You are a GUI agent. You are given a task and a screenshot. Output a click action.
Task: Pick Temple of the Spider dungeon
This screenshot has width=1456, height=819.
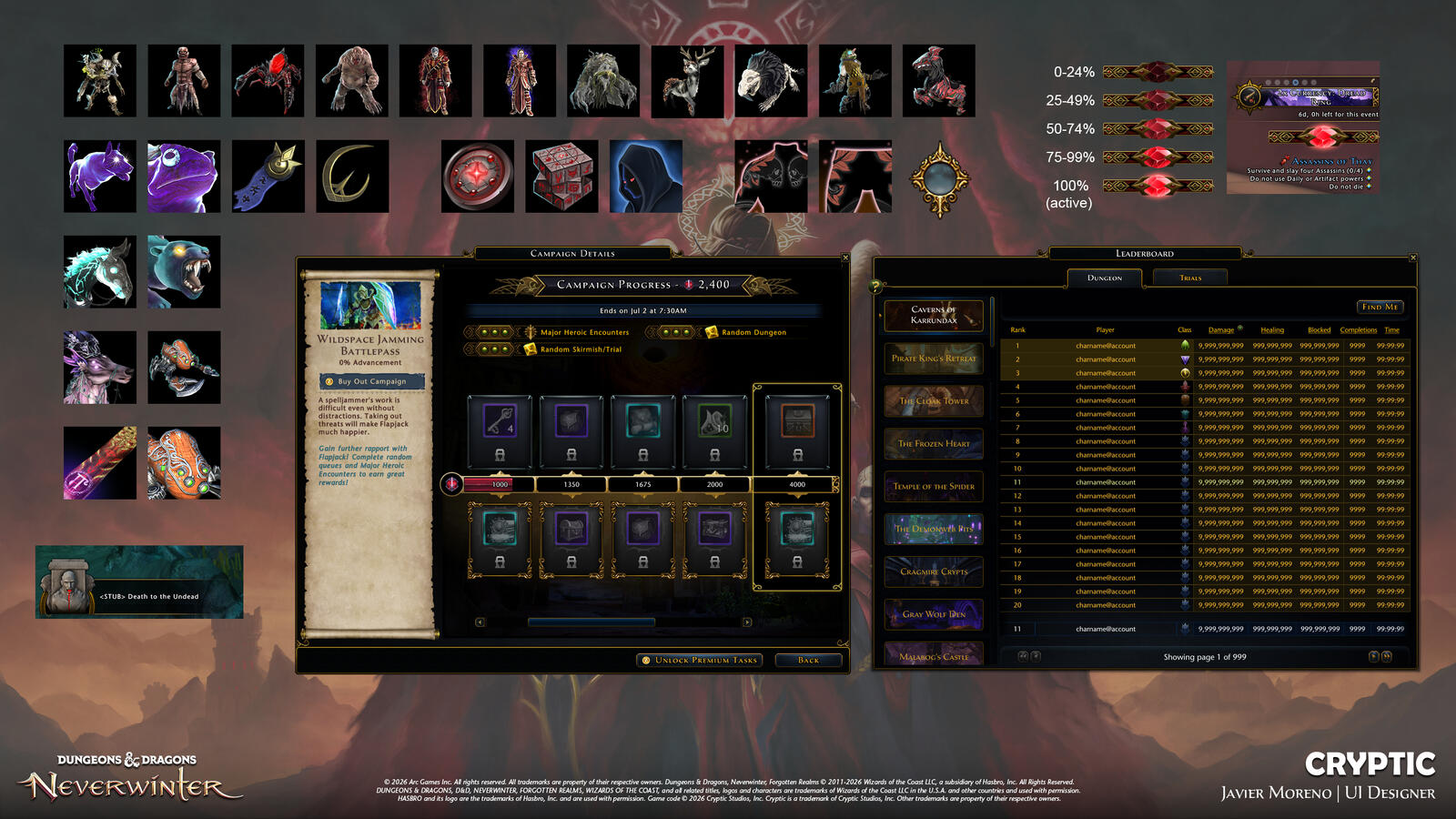point(934,486)
